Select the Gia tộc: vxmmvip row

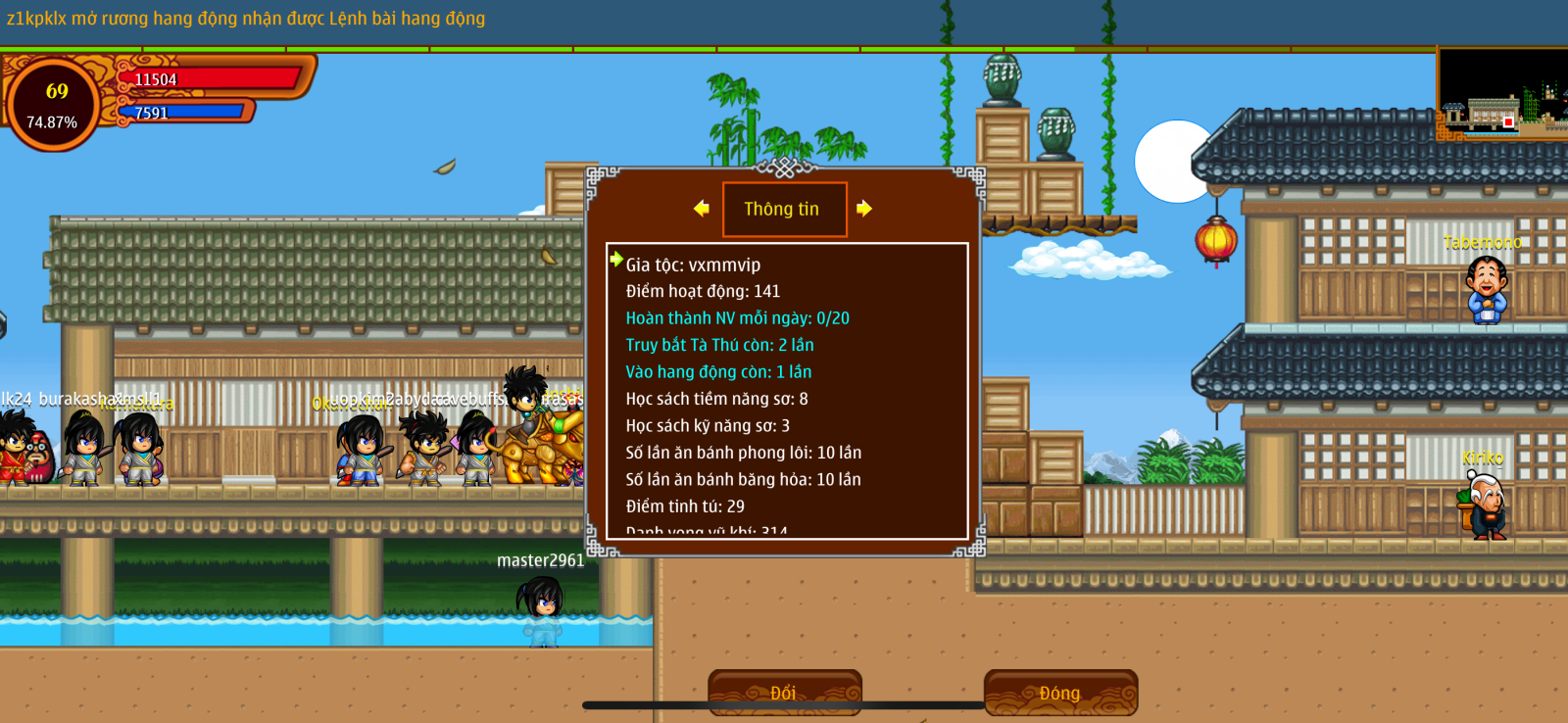pos(693,265)
